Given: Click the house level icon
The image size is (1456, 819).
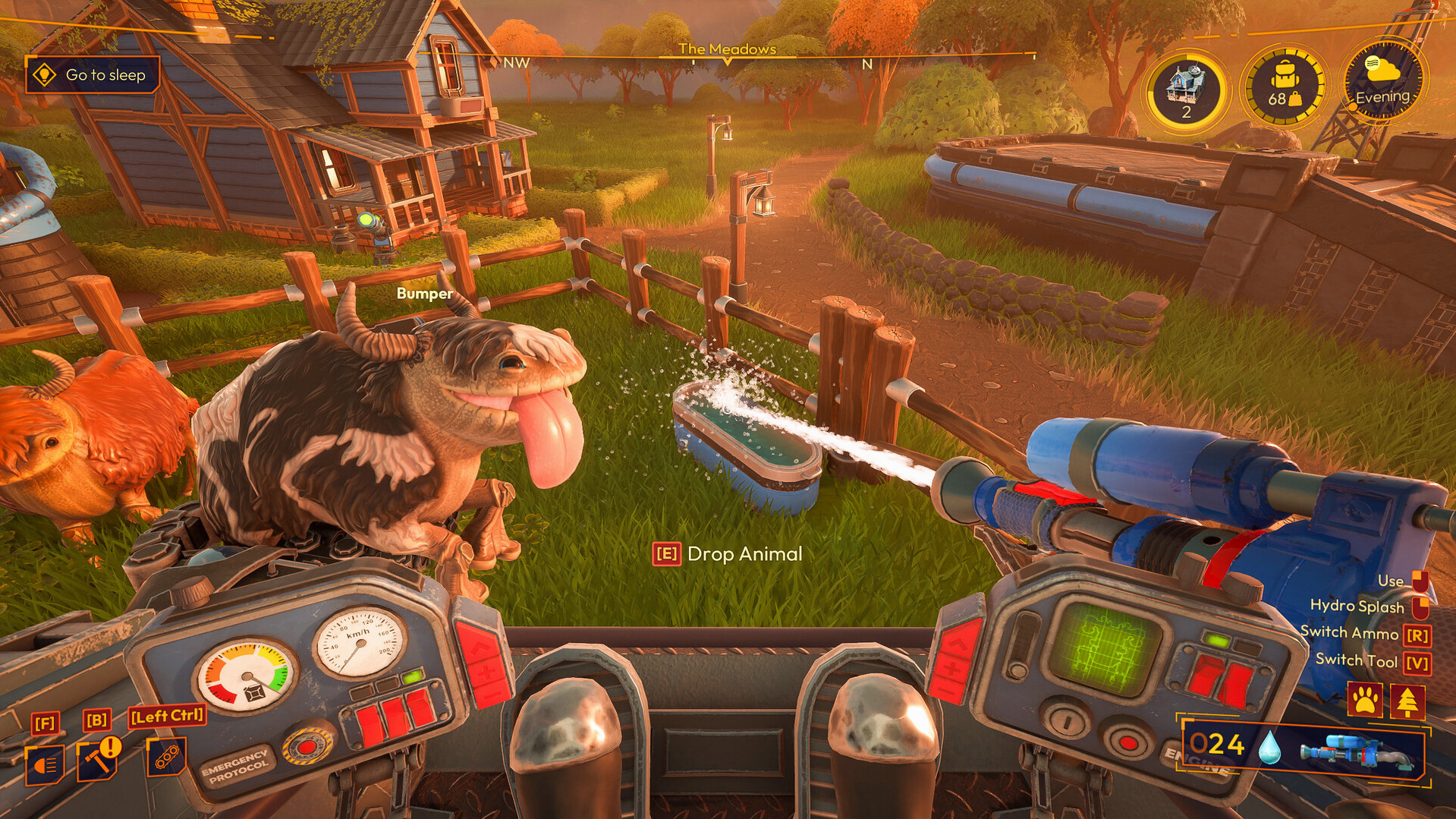Looking at the screenshot, I should [x=1186, y=89].
